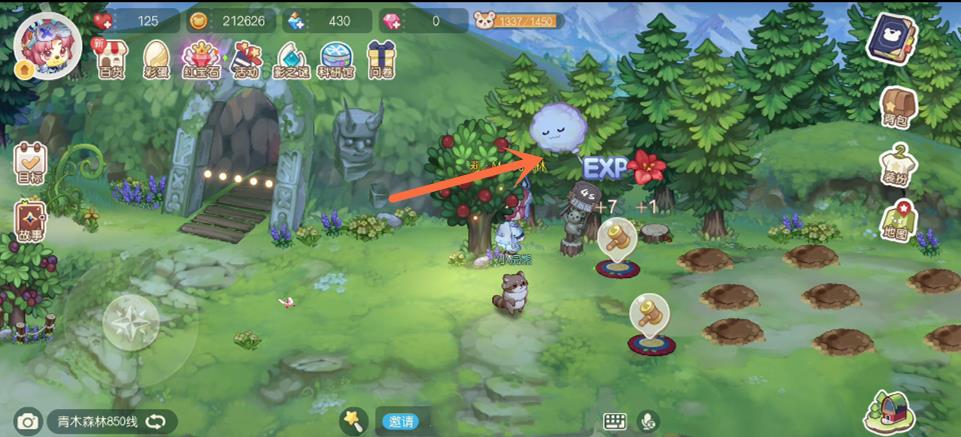Open the 科研馆 research hall
961x437 pixels.
point(336,58)
